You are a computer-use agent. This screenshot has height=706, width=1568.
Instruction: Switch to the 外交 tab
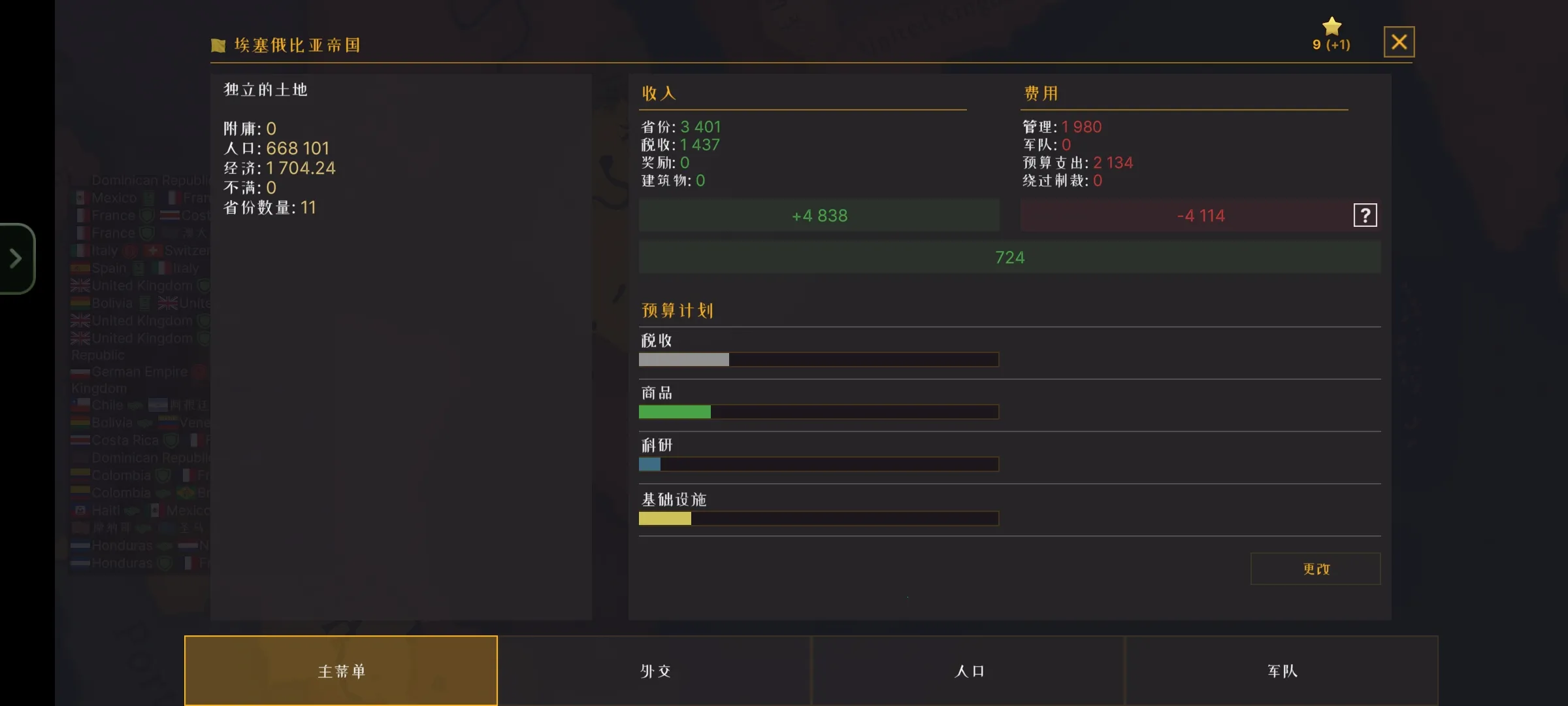pyautogui.click(x=655, y=671)
